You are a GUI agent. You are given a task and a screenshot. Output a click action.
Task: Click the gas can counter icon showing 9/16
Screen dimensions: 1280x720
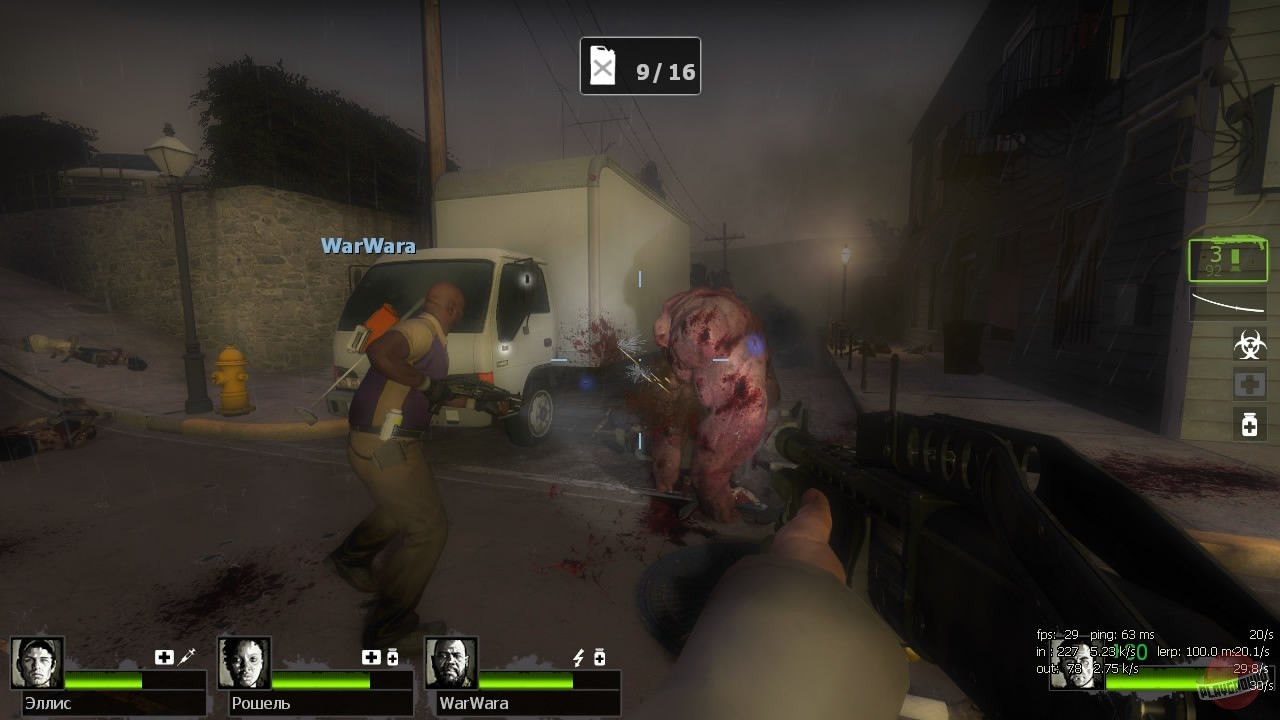[640, 66]
